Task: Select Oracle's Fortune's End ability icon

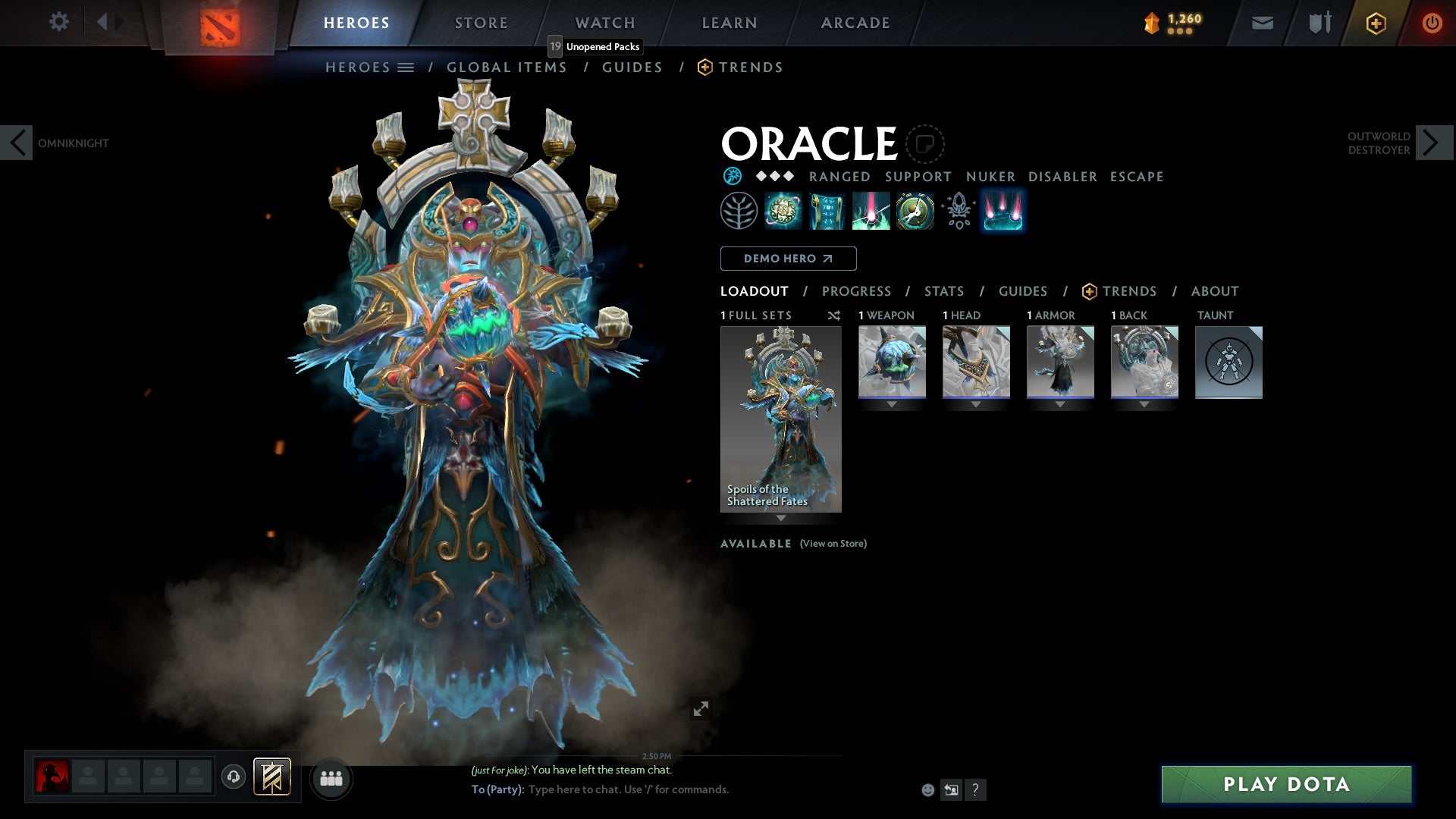Action: click(x=783, y=211)
